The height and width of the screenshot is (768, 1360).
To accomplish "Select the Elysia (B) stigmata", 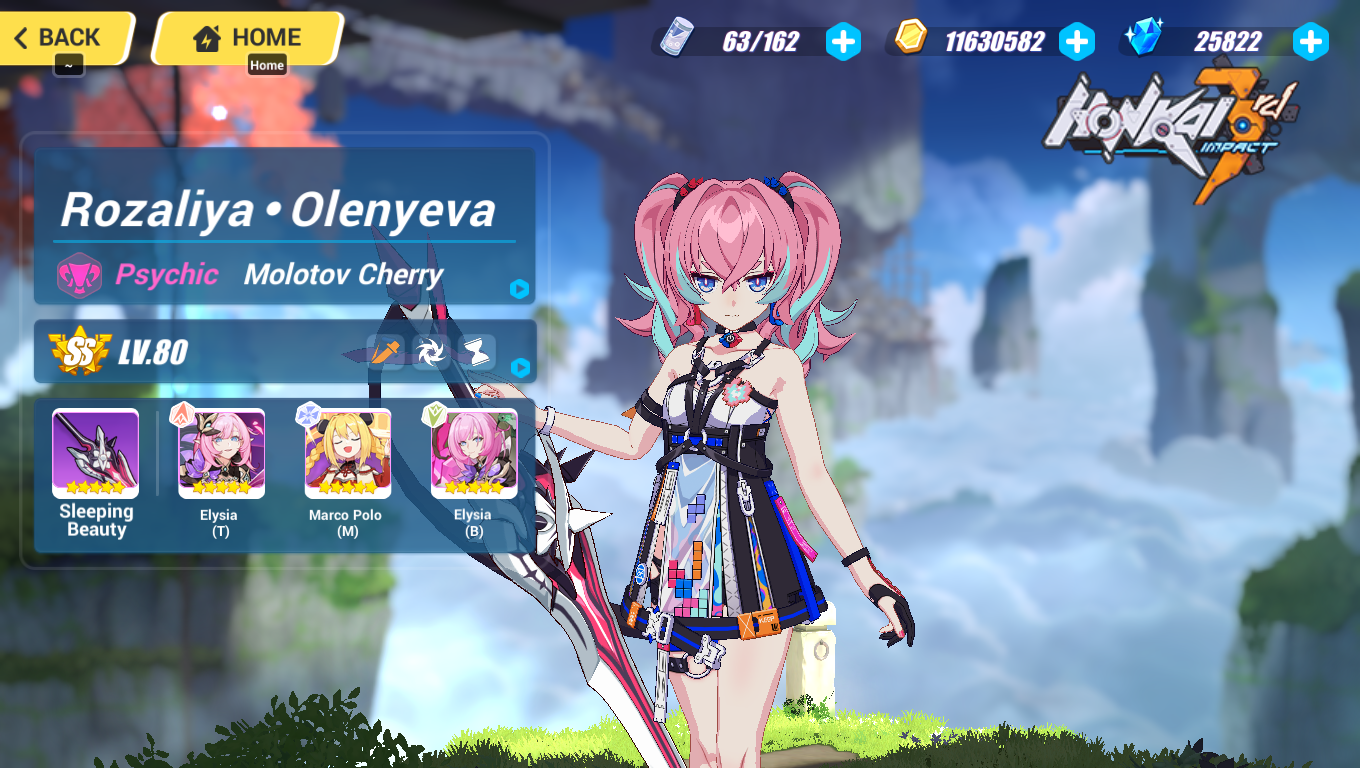I will pos(472,455).
